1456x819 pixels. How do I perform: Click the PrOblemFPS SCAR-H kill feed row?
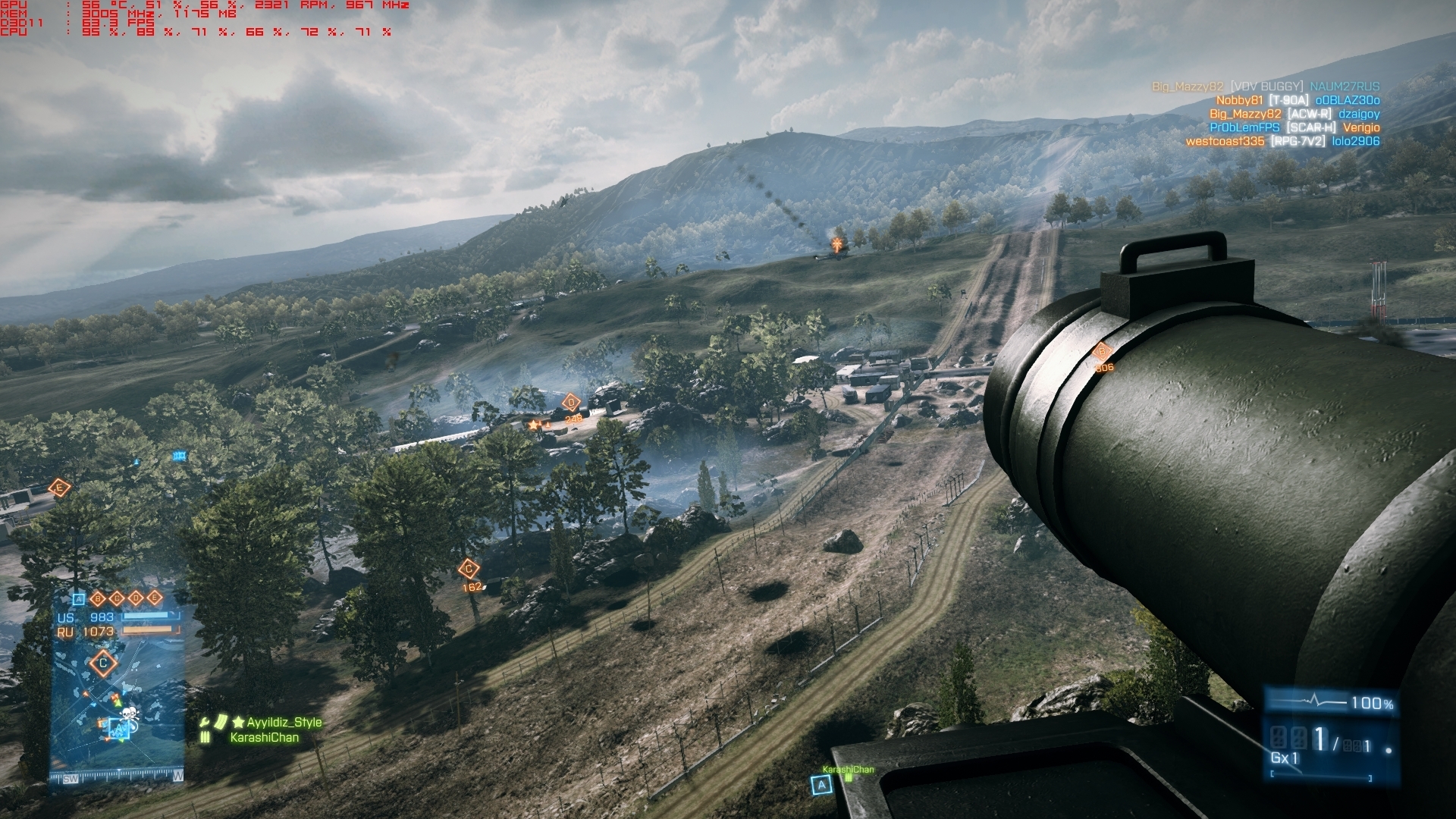1294,127
